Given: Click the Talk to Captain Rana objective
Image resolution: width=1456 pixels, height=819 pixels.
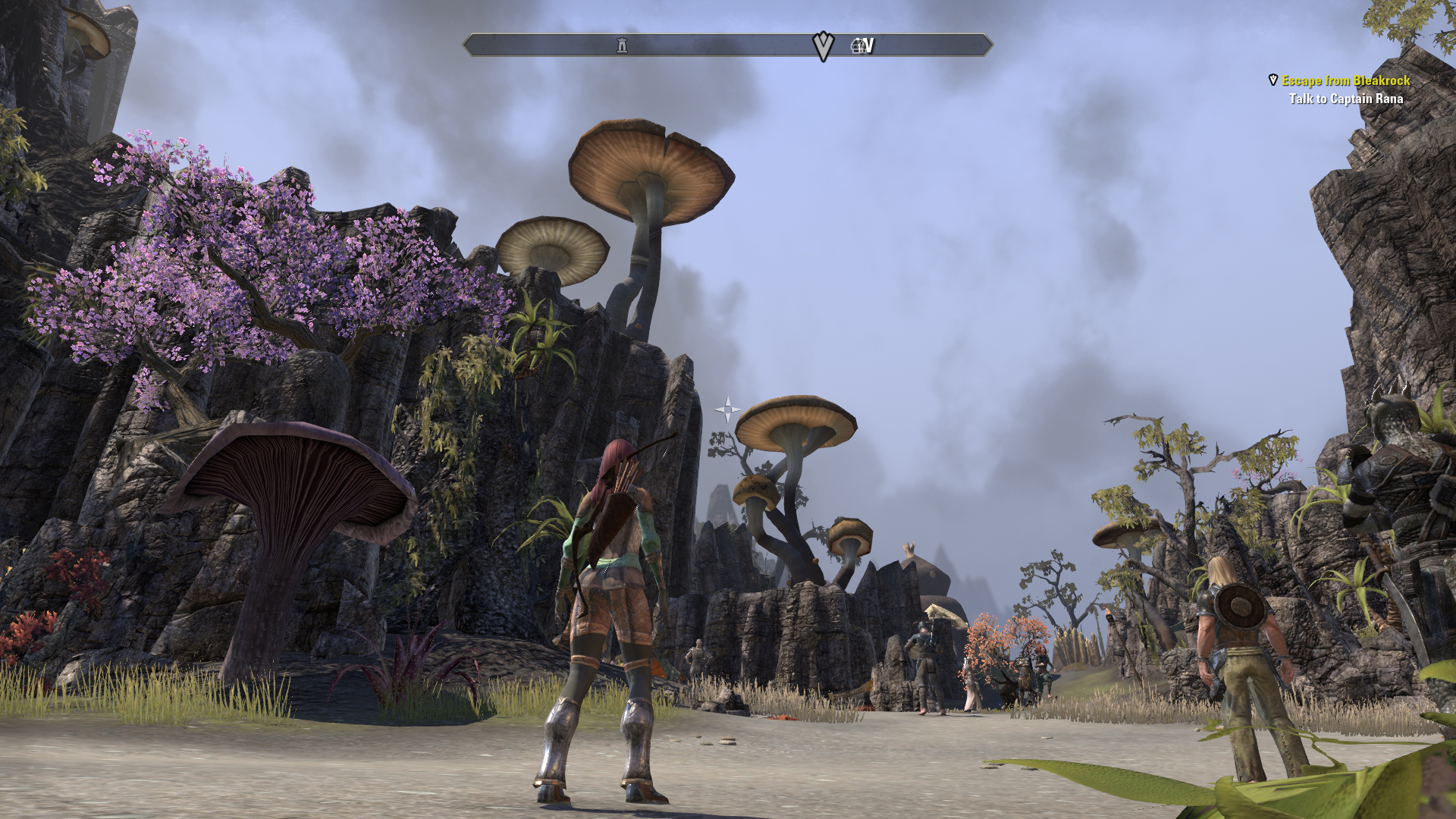Looking at the screenshot, I should [1345, 99].
